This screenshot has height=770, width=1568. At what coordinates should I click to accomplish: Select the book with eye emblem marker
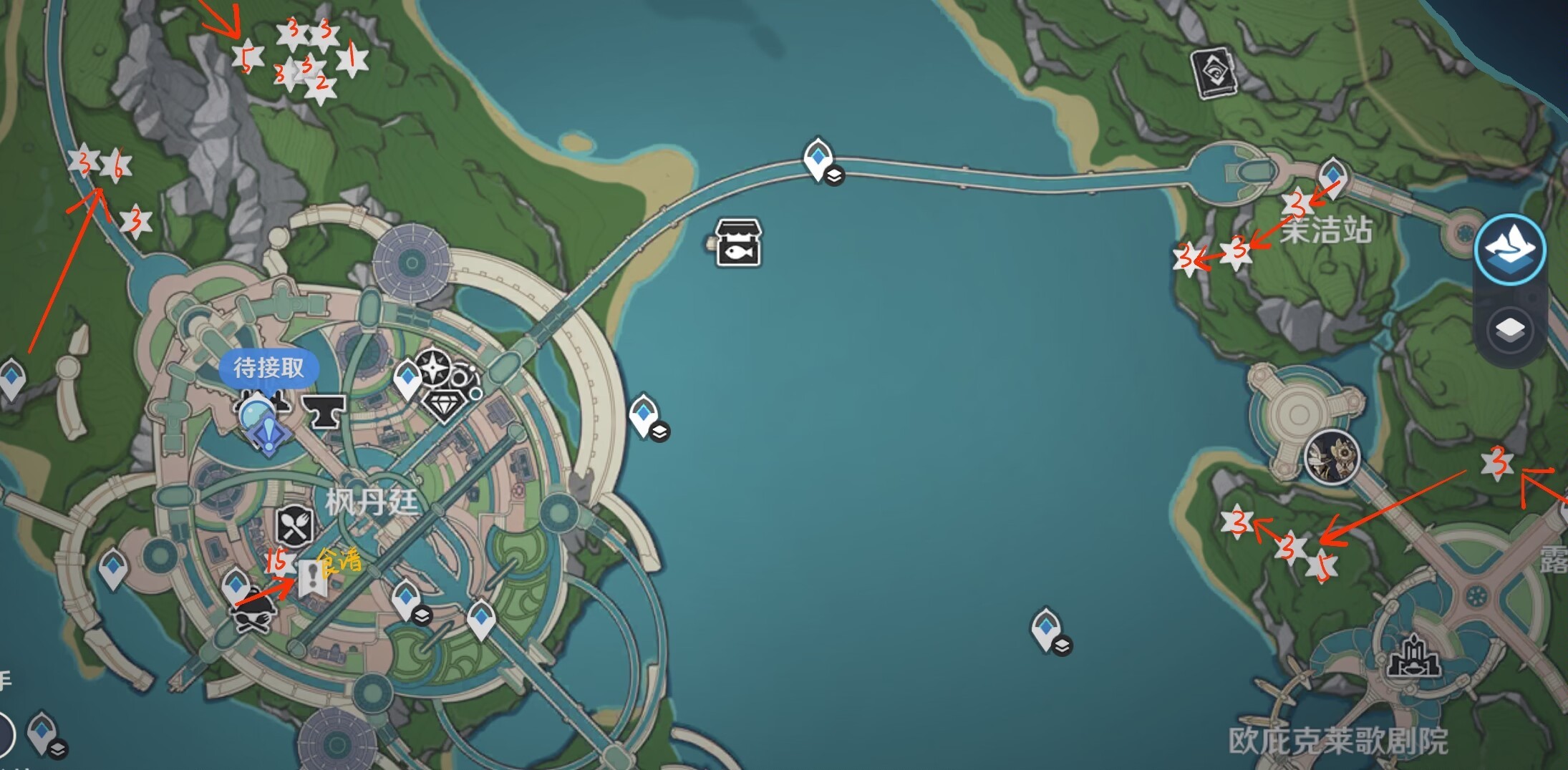coord(1214,72)
